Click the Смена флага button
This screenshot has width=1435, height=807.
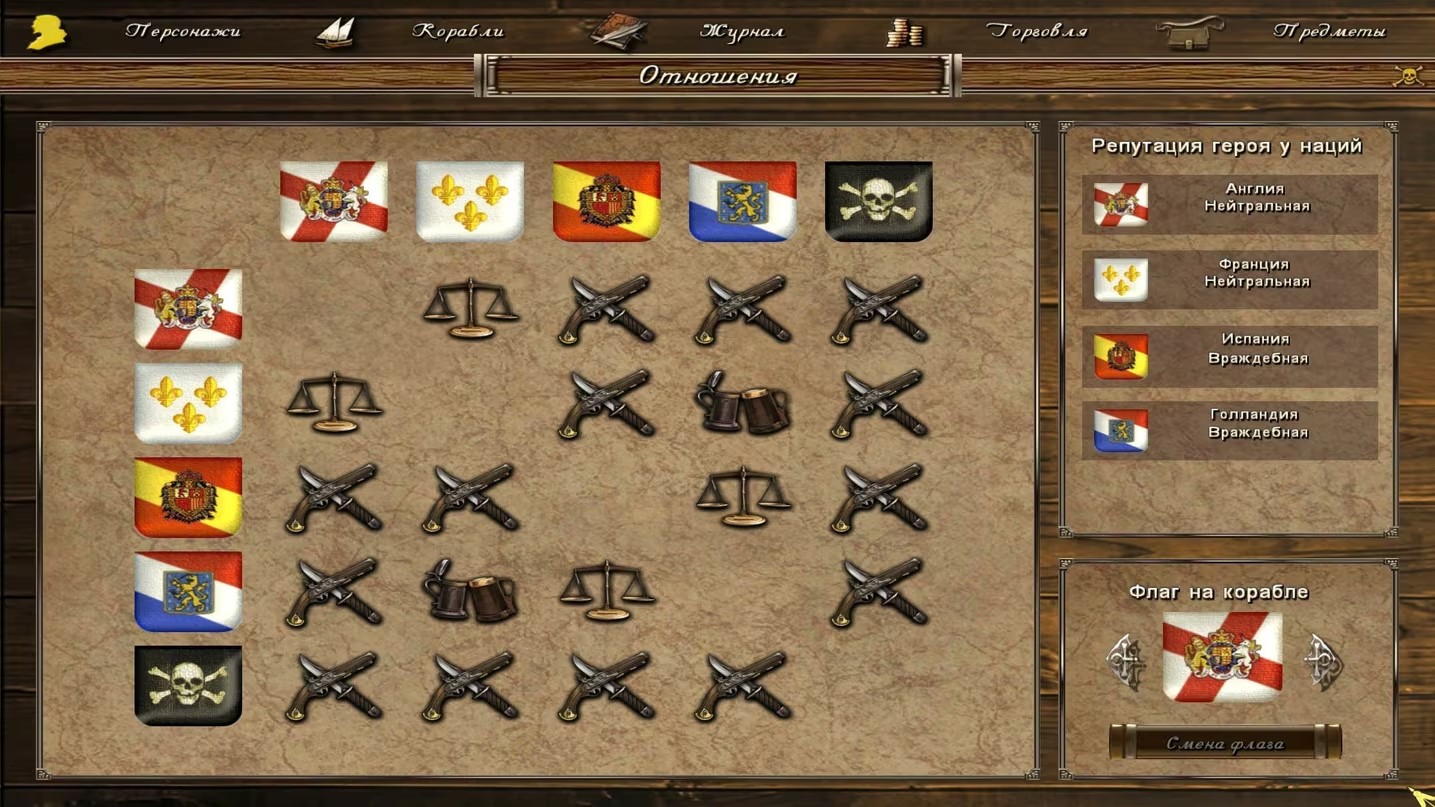click(x=1225, y=743)
